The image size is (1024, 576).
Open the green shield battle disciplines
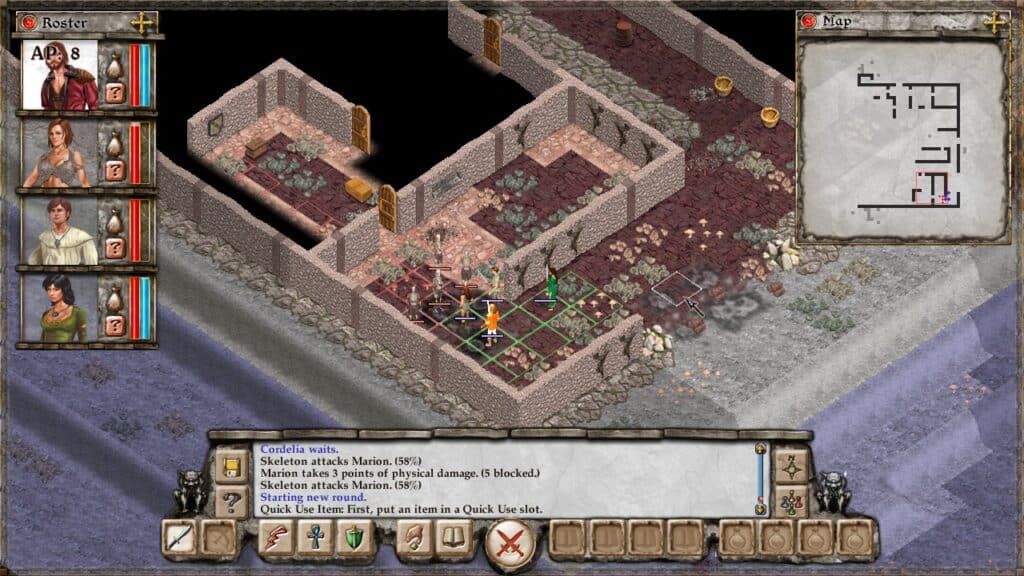pyautogui.click(x=354, y=539)
